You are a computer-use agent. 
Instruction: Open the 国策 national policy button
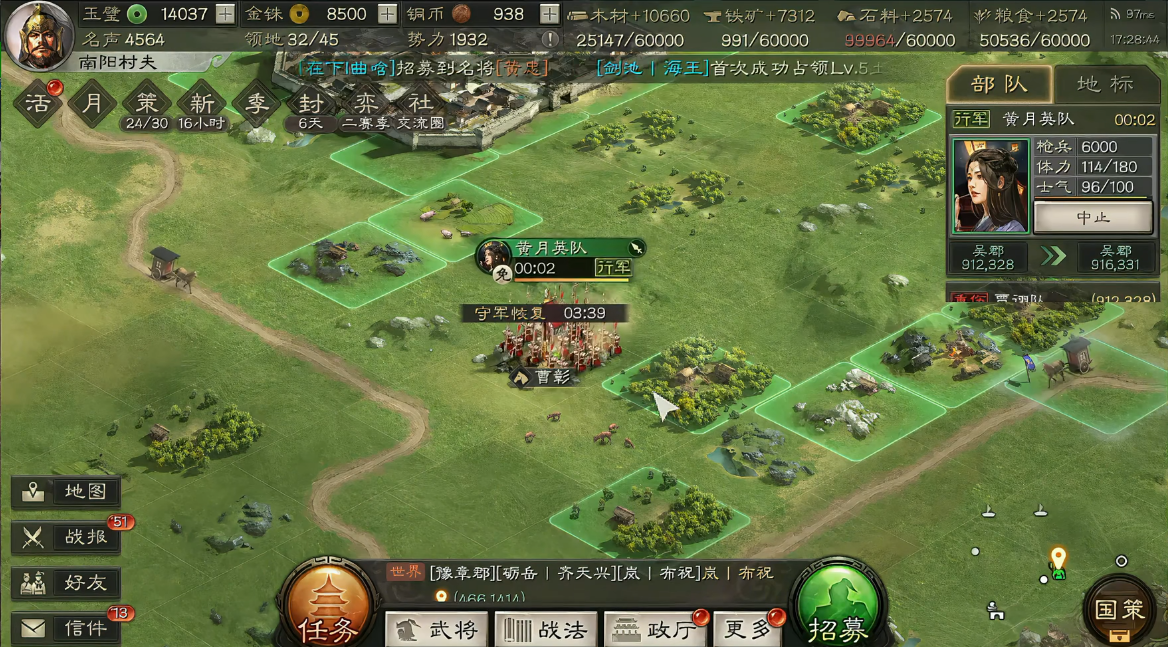click(x=1119, y=609)
